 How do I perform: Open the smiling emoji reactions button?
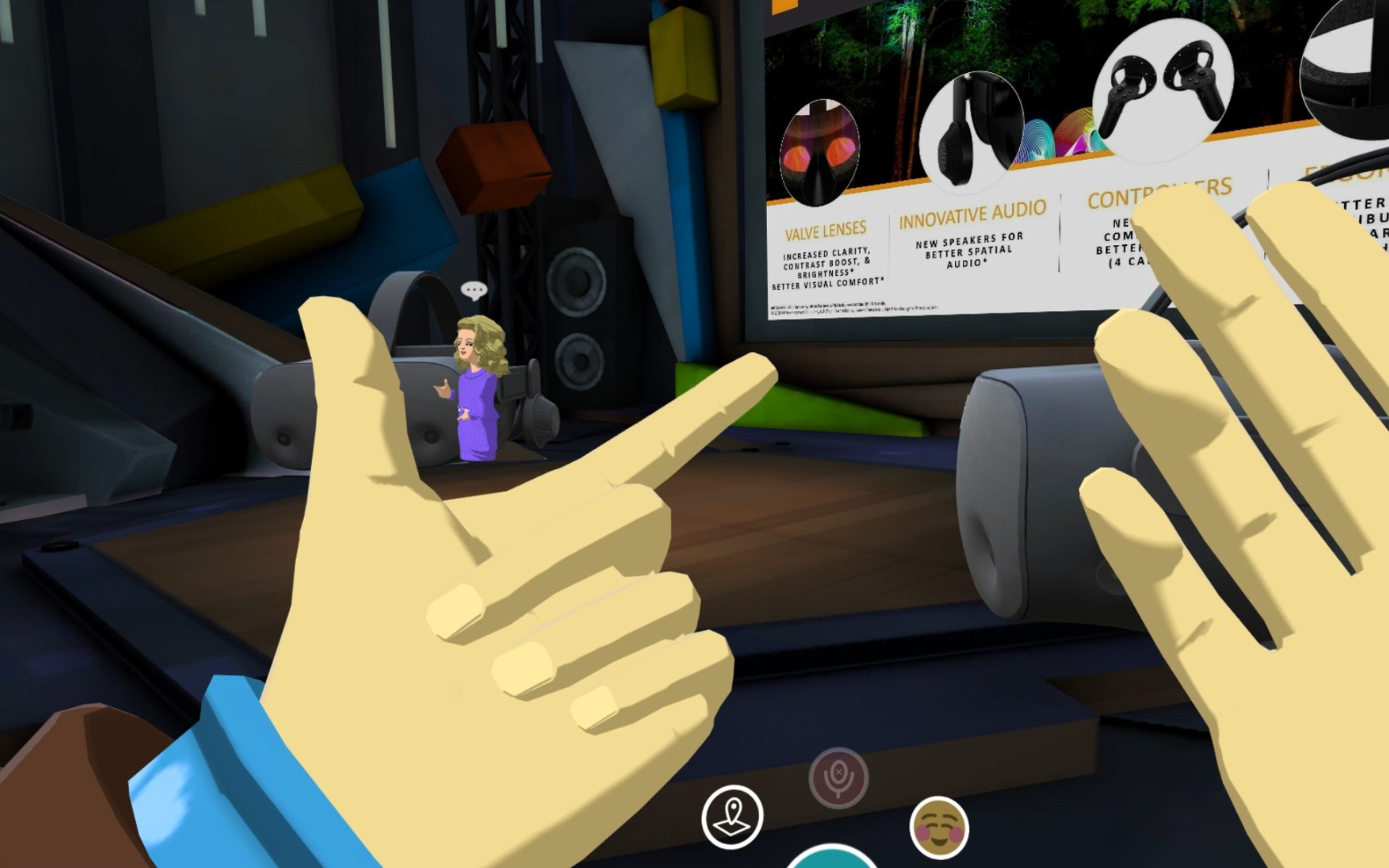pyautogui.click(x=939, y=828)
